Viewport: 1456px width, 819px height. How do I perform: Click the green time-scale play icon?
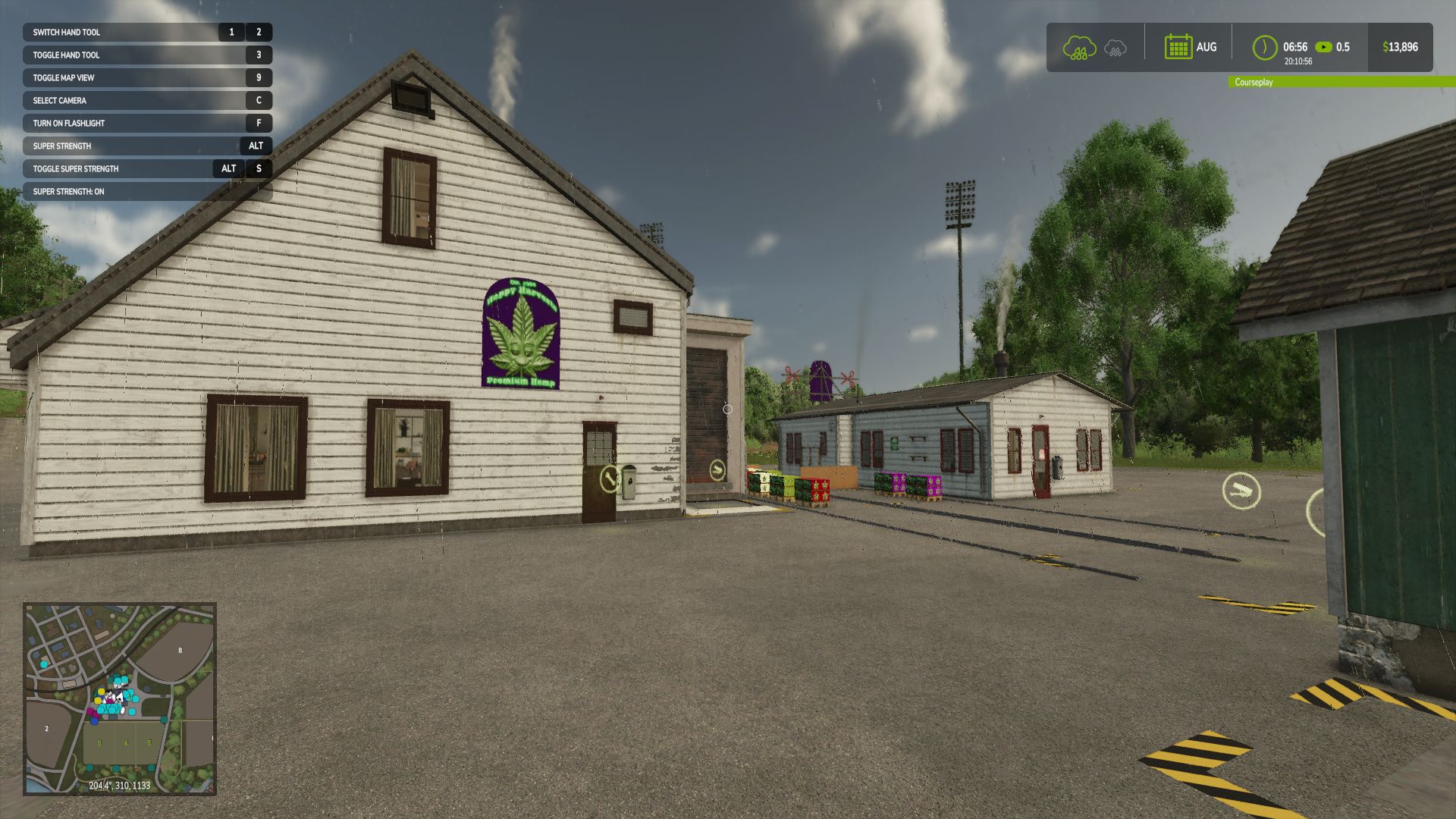pos(1323,47)
